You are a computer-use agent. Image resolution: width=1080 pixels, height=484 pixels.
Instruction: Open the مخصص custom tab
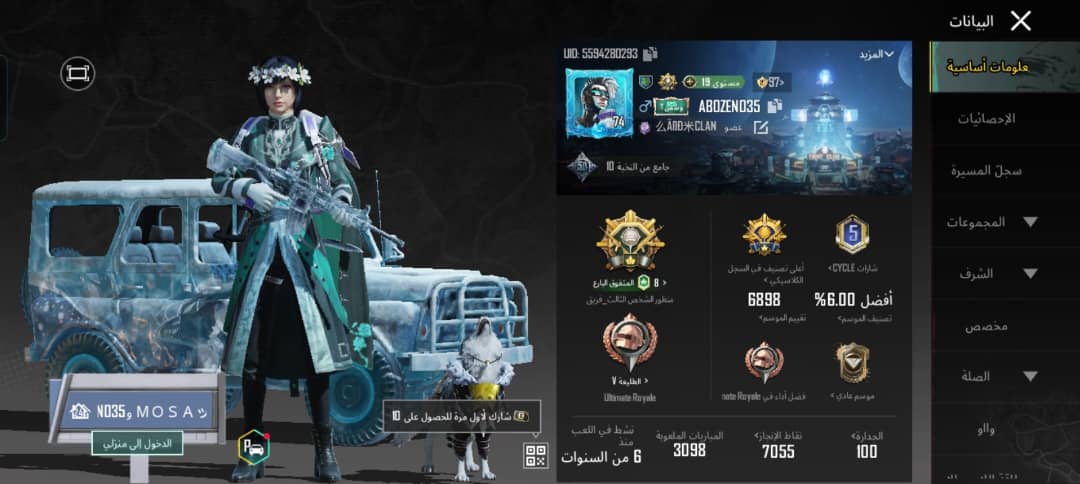(986, 326)
